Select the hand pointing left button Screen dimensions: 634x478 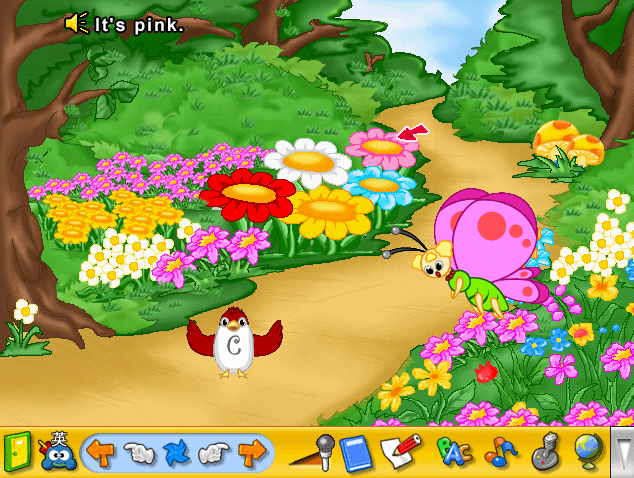[138, 453]
